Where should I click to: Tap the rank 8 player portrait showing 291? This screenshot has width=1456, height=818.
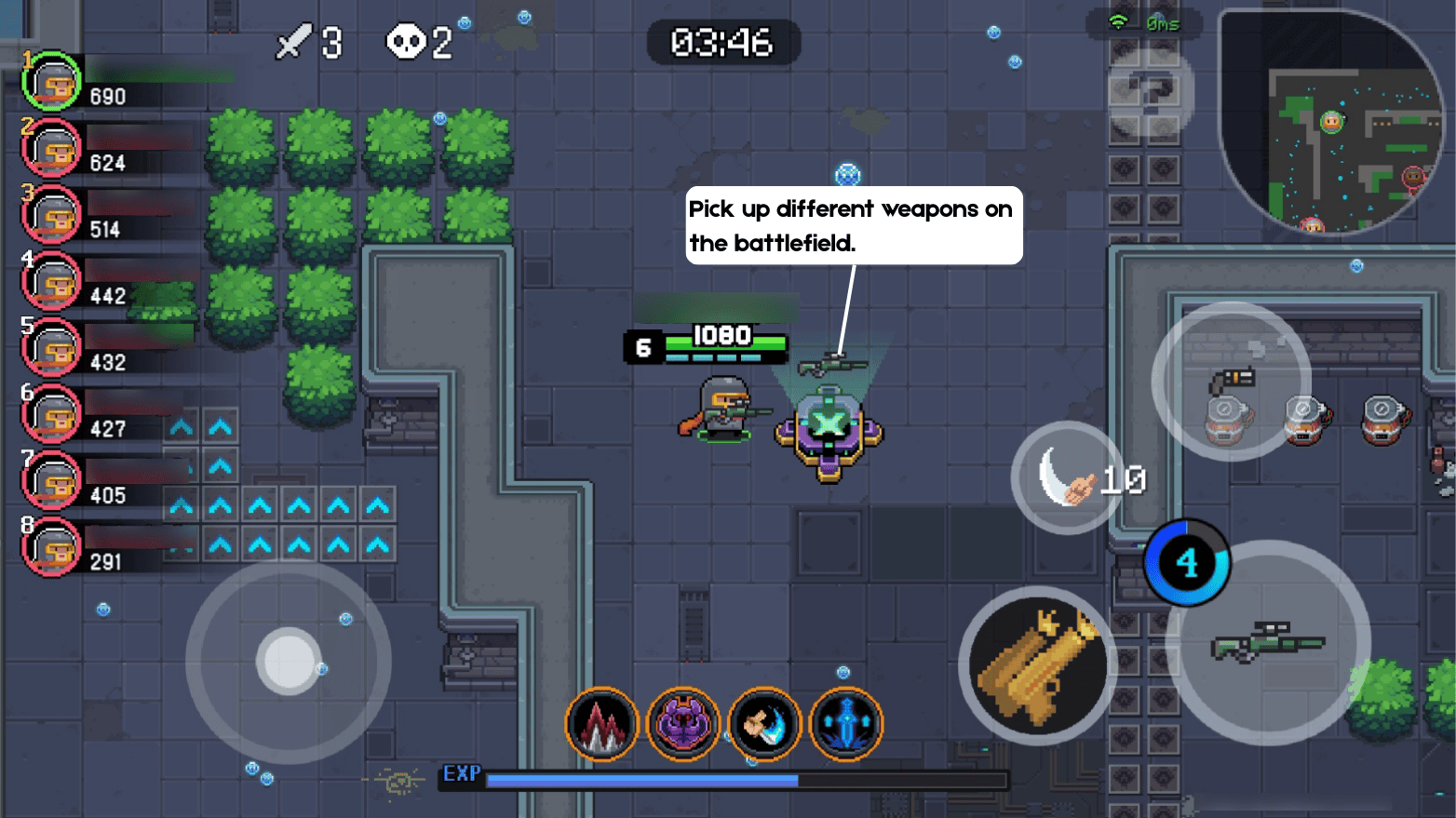click(51, 547)
